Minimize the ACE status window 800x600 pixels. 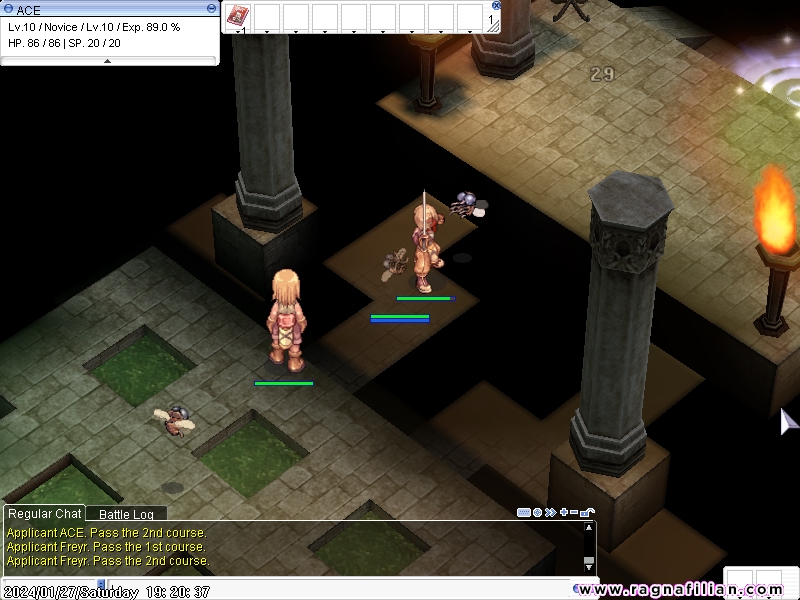pyautogui.click(x=211, y=8)
